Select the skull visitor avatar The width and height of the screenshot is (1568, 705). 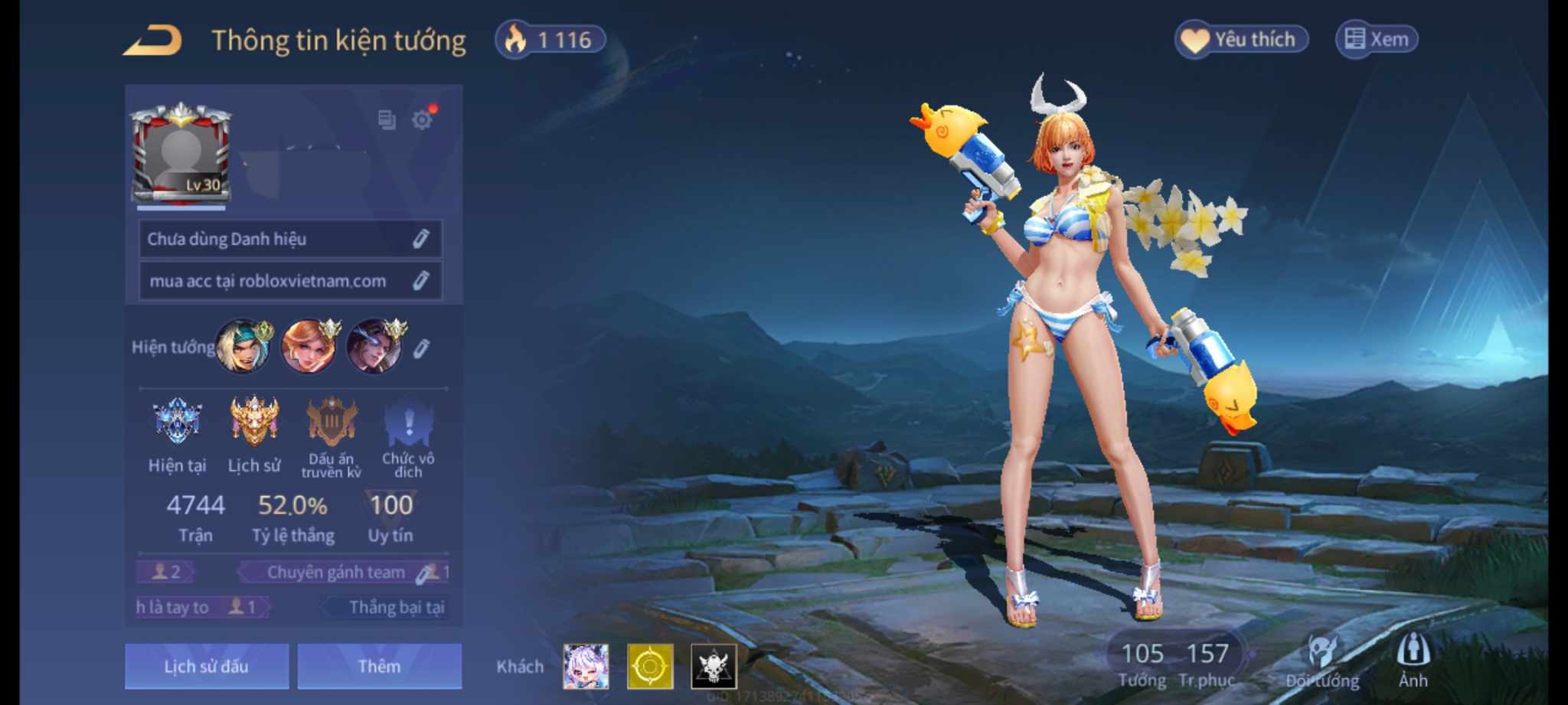point(714,666)
